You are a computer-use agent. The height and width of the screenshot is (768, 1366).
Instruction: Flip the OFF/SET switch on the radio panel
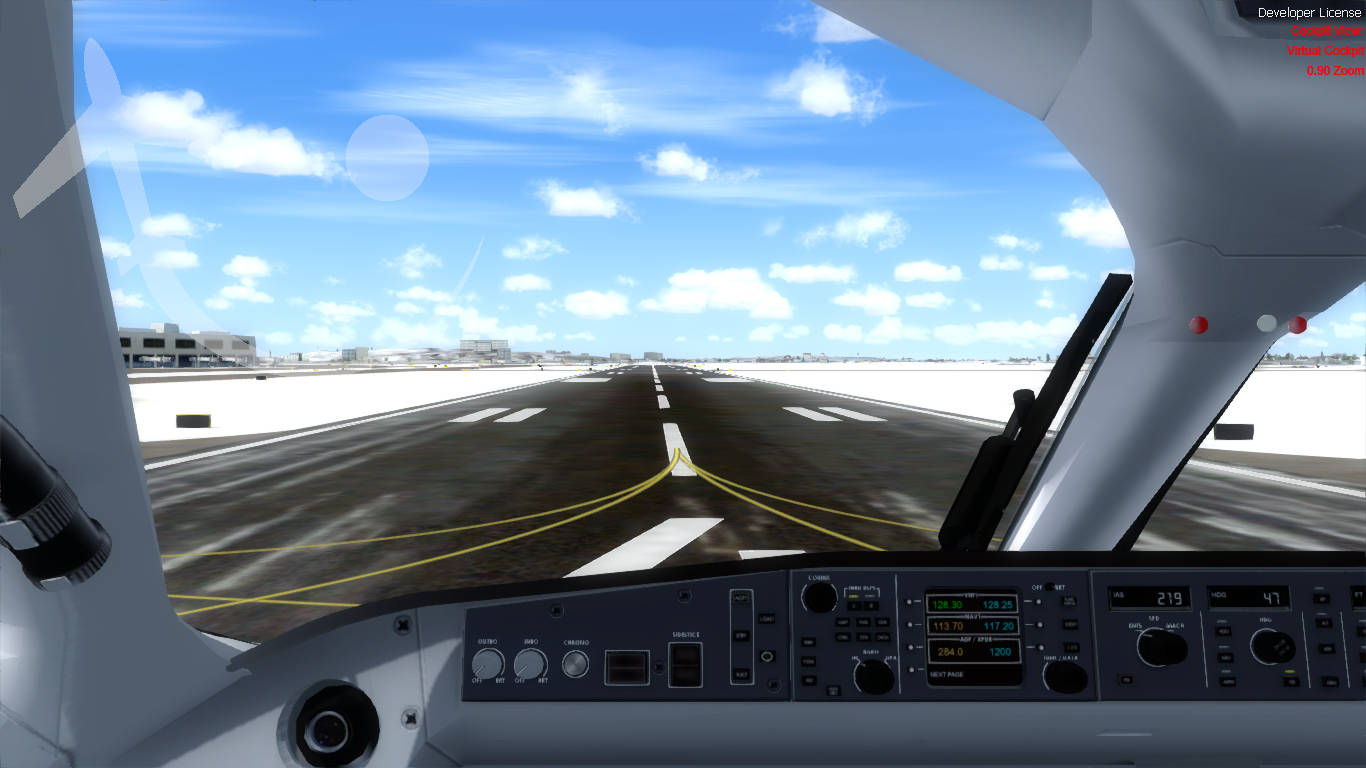[1048, 588]
